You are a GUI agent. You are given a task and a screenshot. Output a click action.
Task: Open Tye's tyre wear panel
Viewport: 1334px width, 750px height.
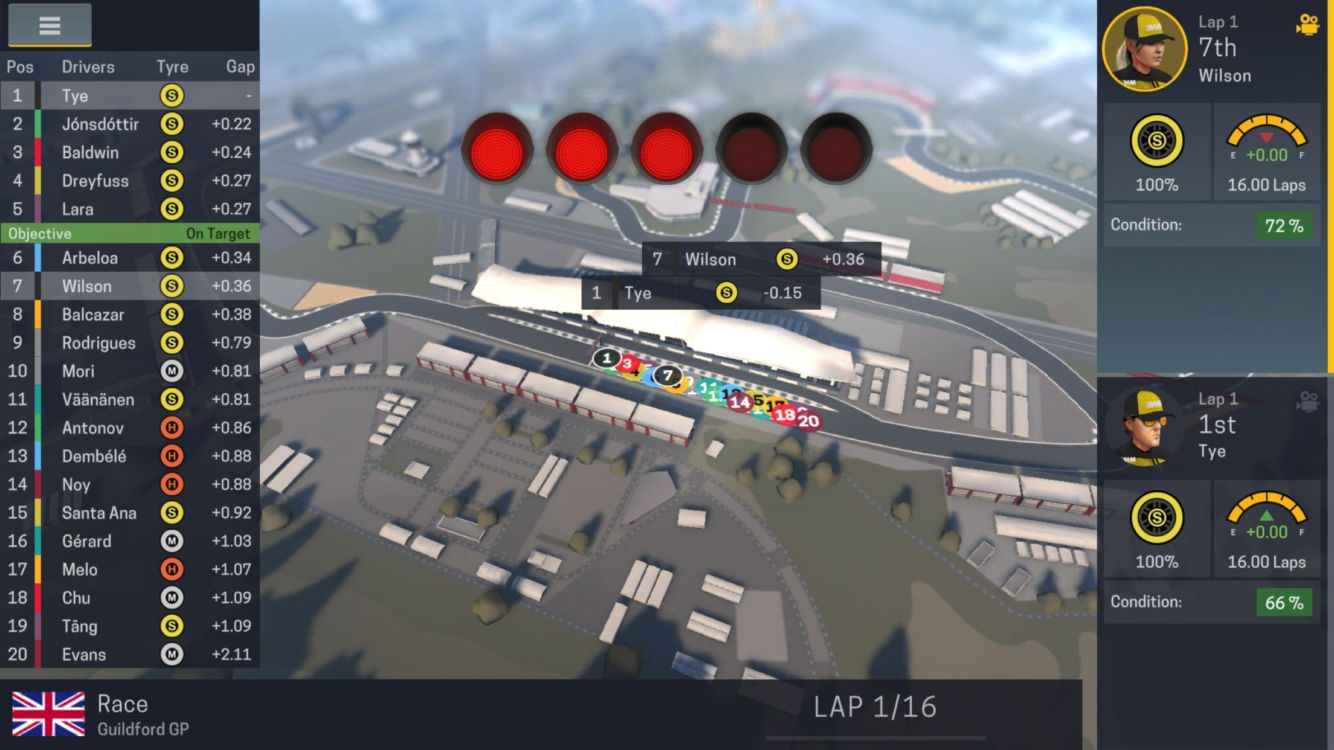1157,529
